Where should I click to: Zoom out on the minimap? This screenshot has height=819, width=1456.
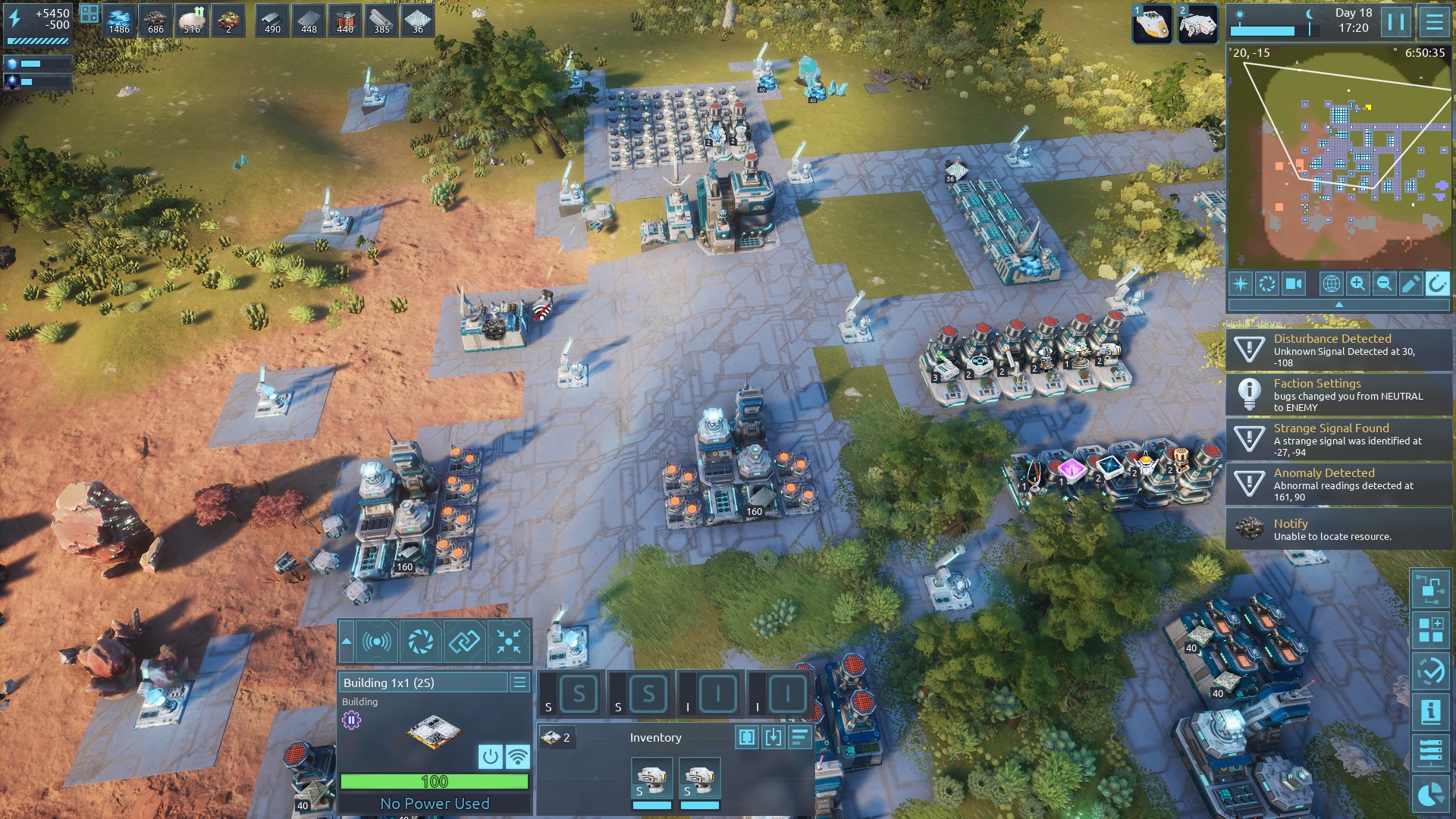pyautogui.click(x=1384, y=284)
